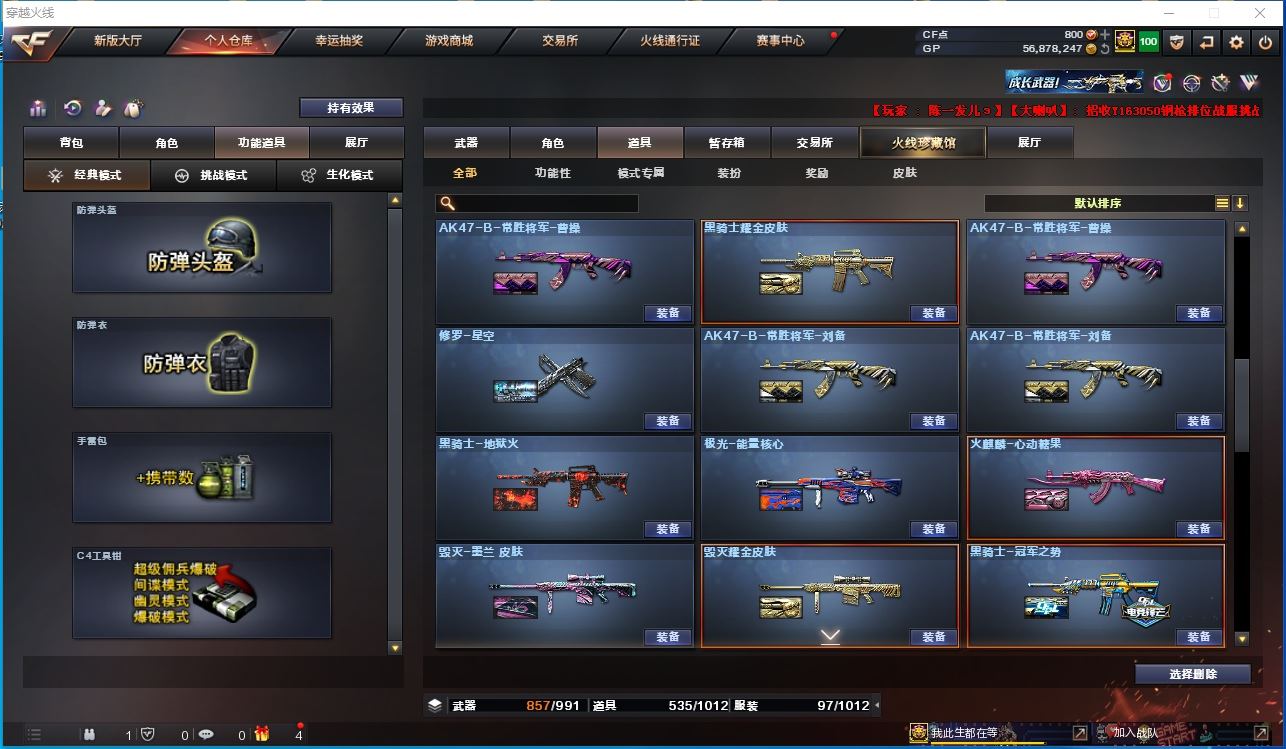Image resolution: width=1286 pixels, height=749 pixels.
Task: Switch to the 武器 weapons tab
Action: click(466, 143)
